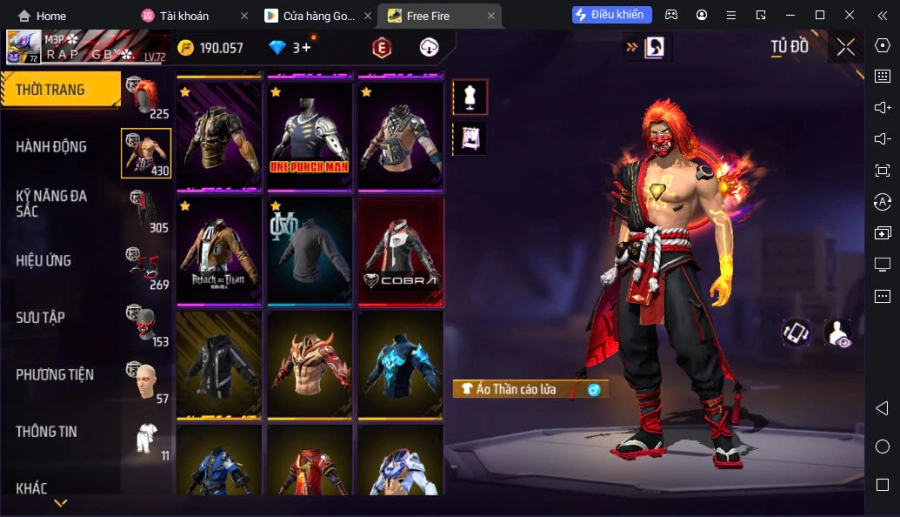Click the red E hexagon icon
This screenshot has height=517, width=900.
tap(381, 48)
